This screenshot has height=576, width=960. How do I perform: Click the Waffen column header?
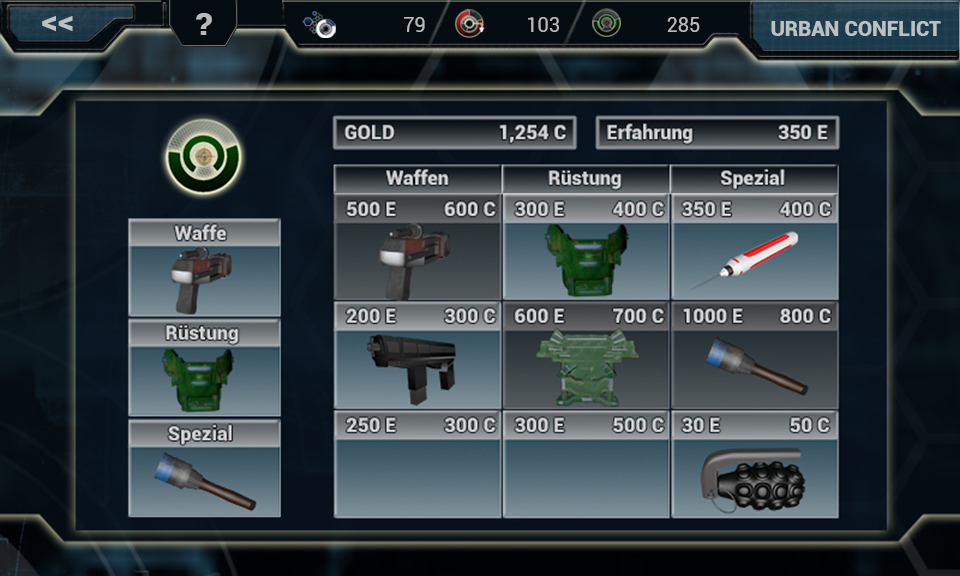pyautogui.click(x=418, y=179)
